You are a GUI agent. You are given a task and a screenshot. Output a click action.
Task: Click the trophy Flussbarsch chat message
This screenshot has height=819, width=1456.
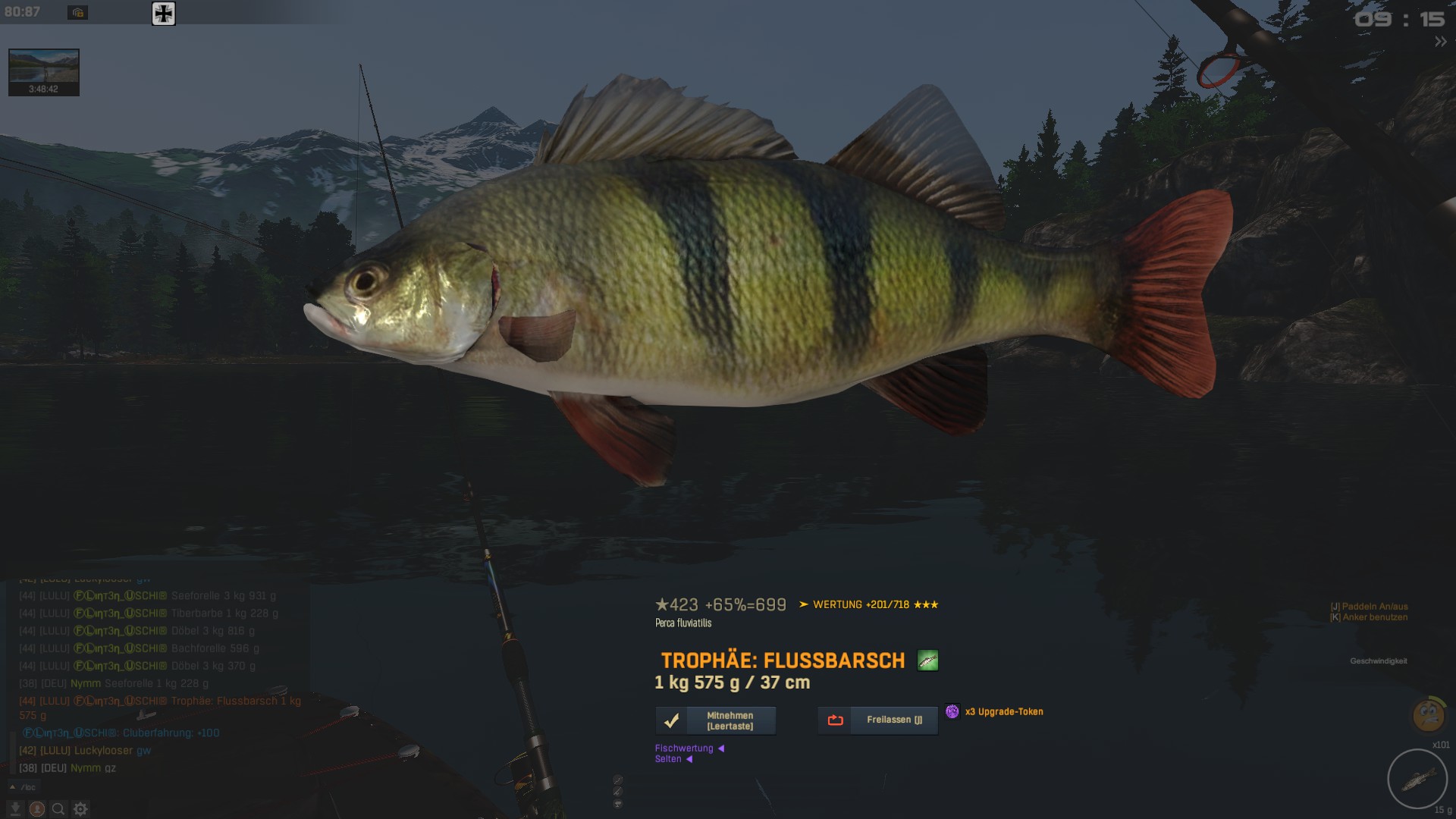pos(235,701)
